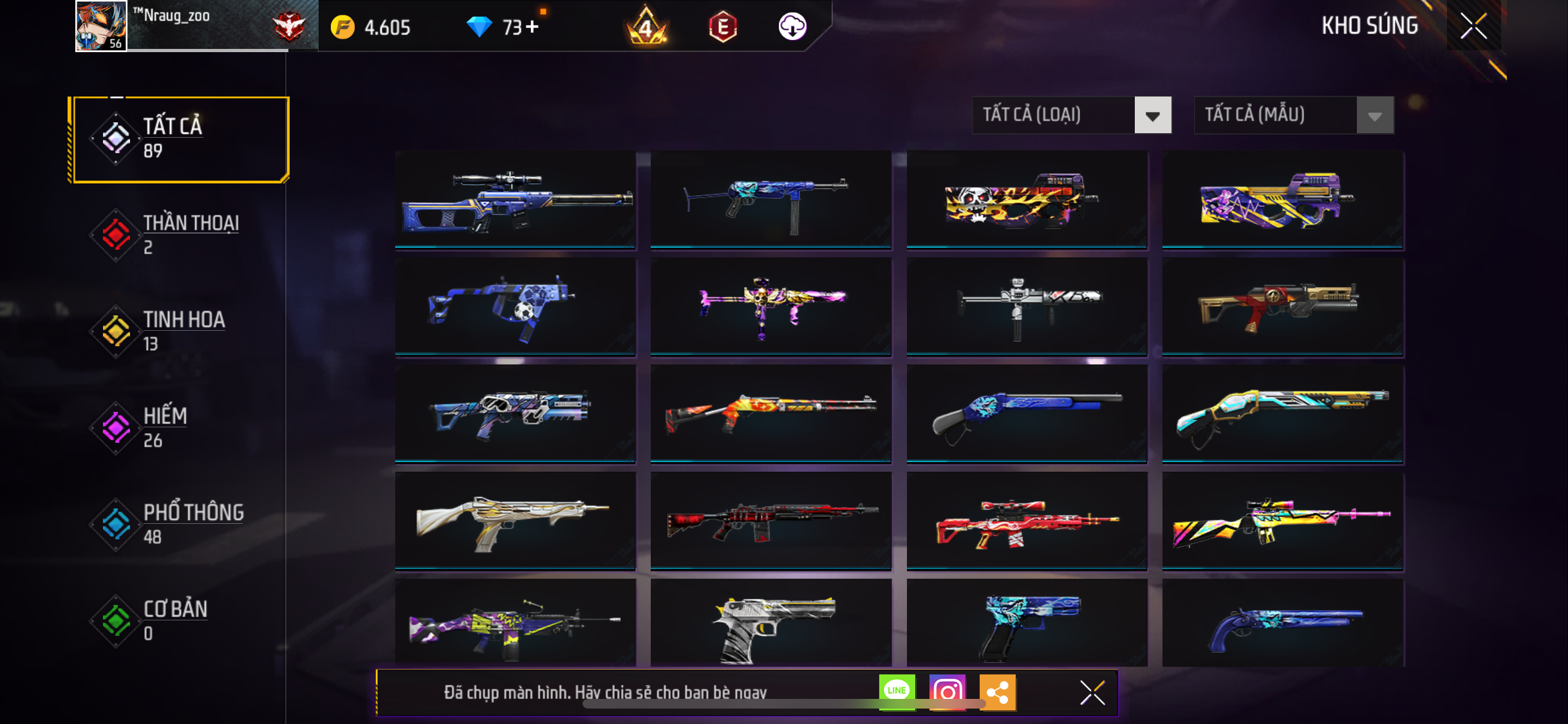Choose the soccer ball Vector skin
Screen dimensions: 1568x724
tap(515, 306)
